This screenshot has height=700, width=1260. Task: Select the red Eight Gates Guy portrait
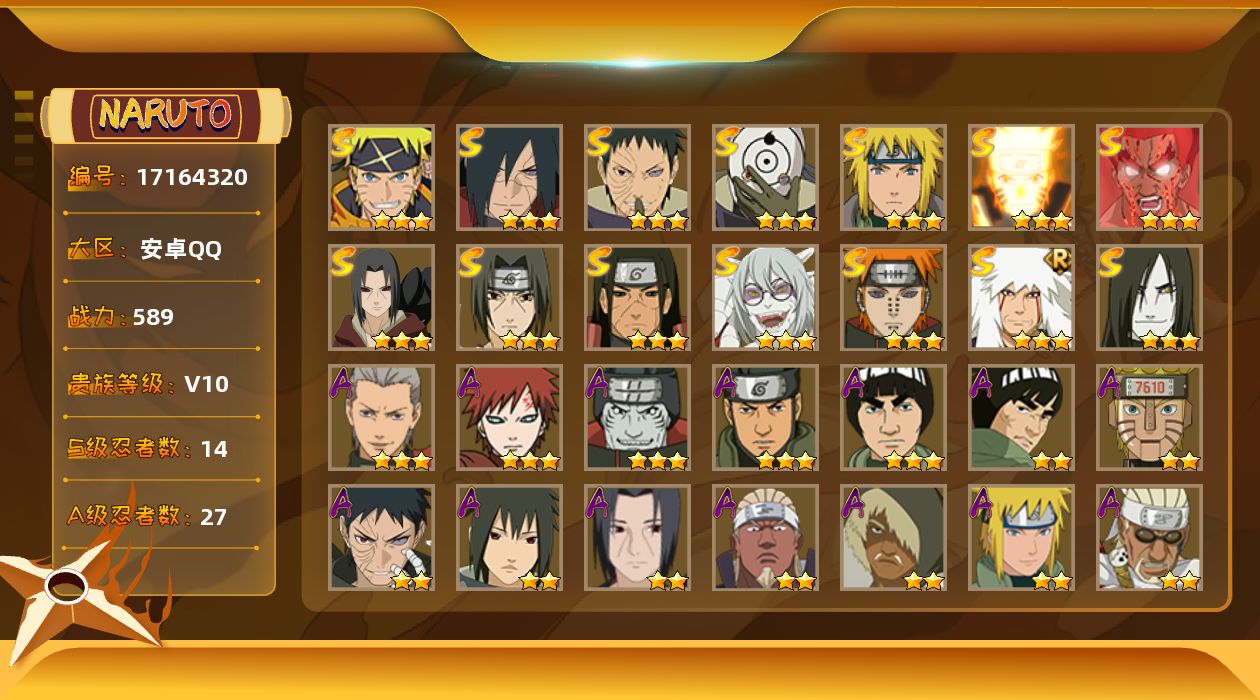pos(1150,178)
